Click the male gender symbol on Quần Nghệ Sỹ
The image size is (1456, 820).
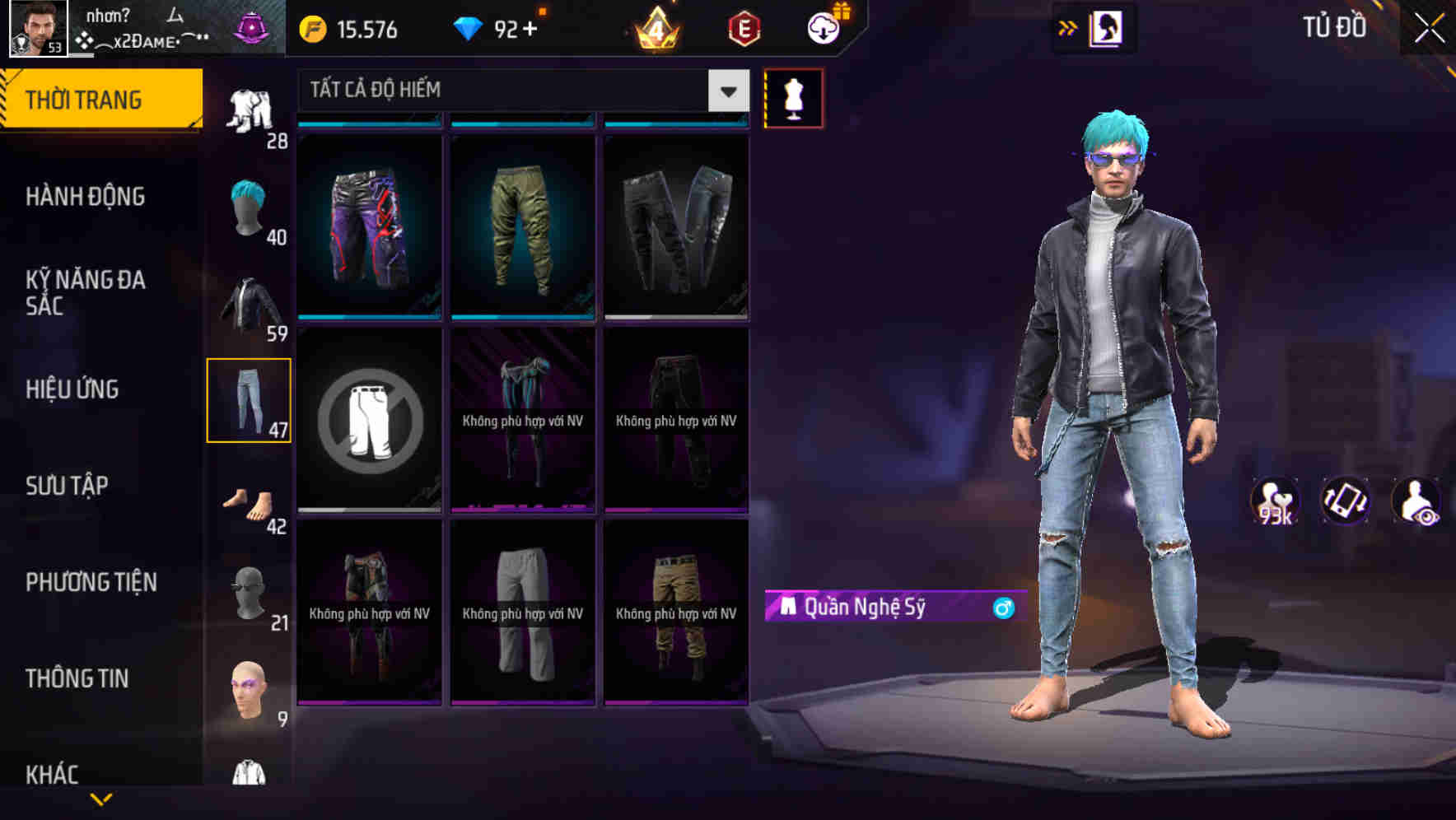[1002, 609]
